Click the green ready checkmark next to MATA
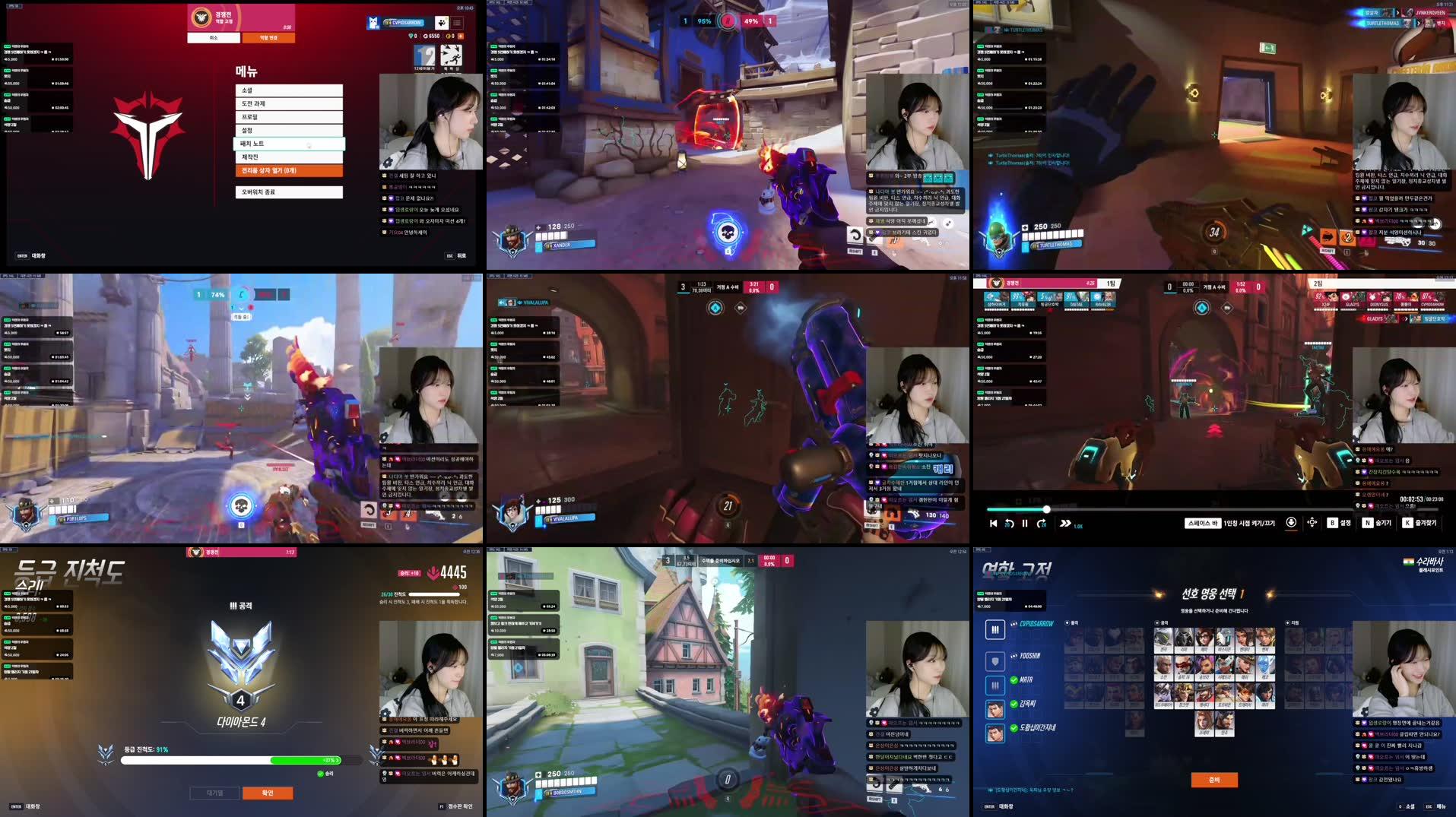Image resolution: width=1456 pixels, height=817 pixels. coord(1013,679)
